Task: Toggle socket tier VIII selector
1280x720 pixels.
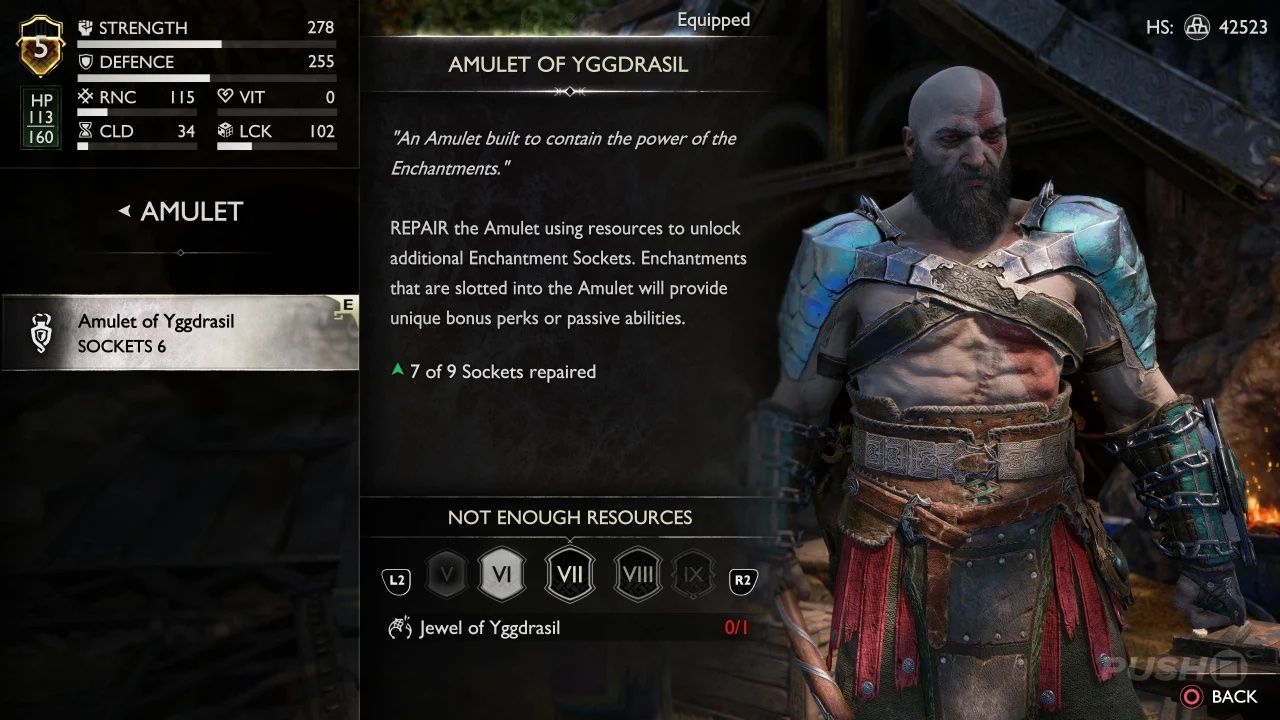Action: [x=637, y=574]
